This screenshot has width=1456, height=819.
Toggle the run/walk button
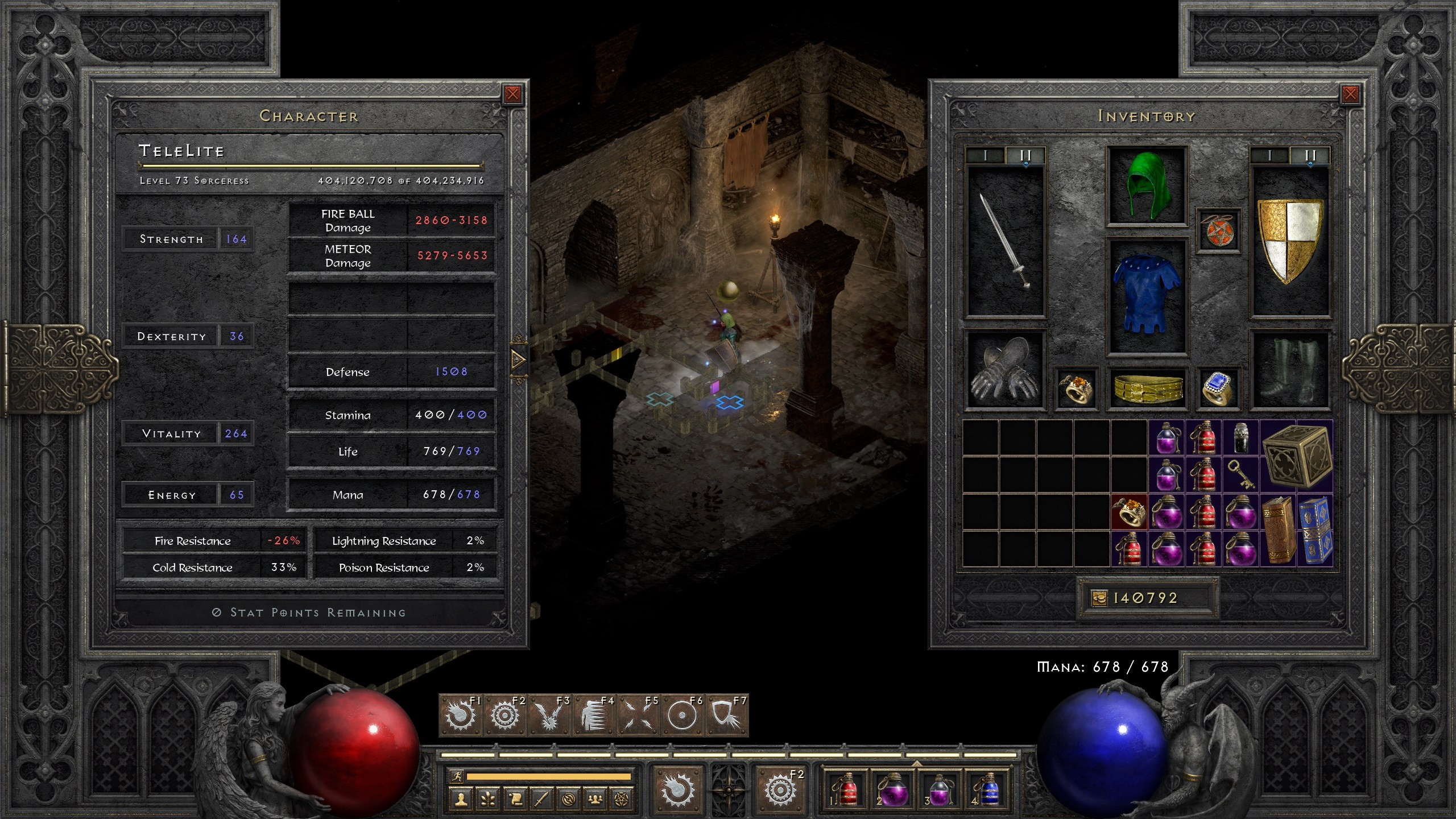point(456,776)
